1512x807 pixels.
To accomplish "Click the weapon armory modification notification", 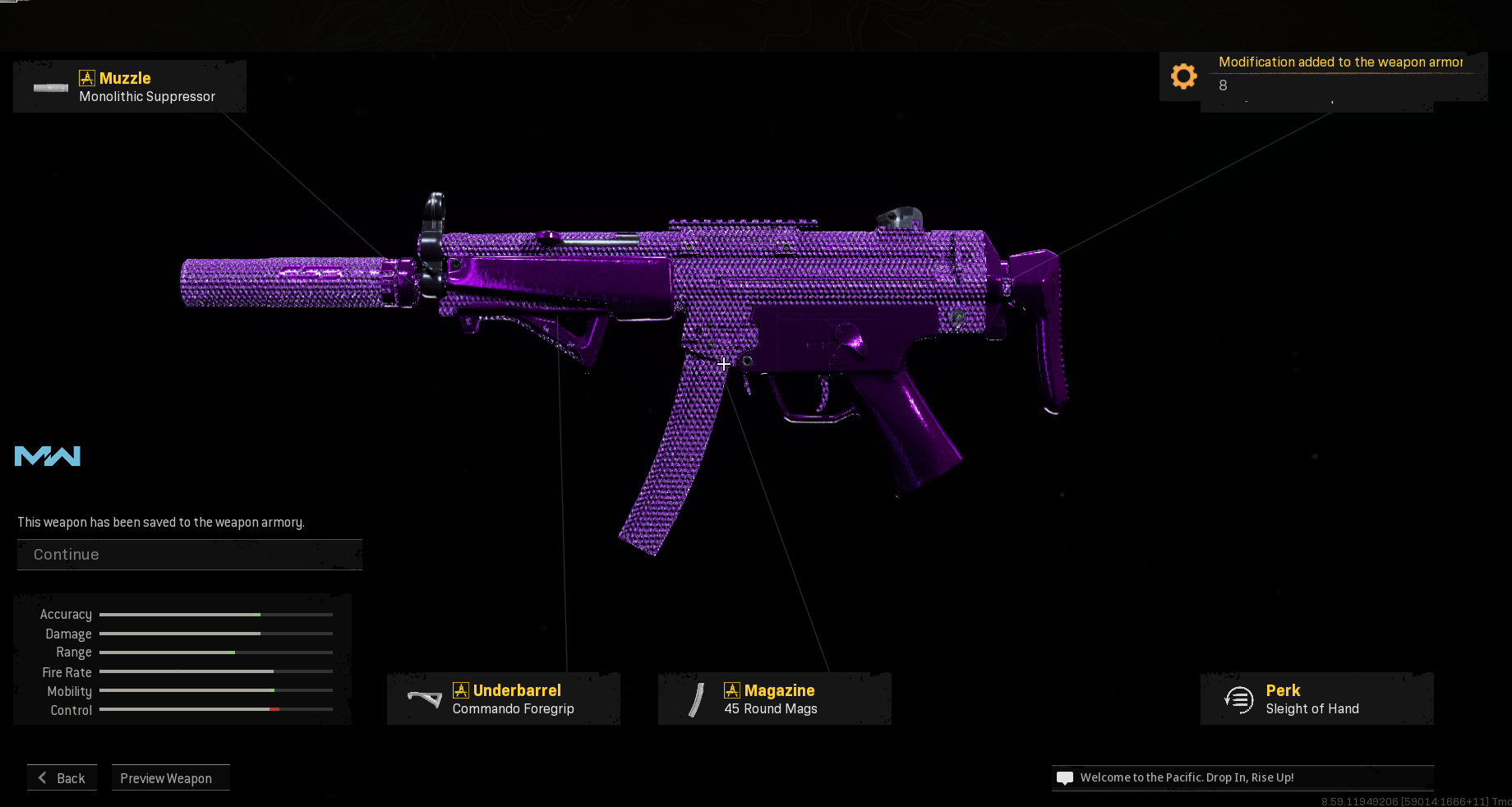I will point(1323,76).
